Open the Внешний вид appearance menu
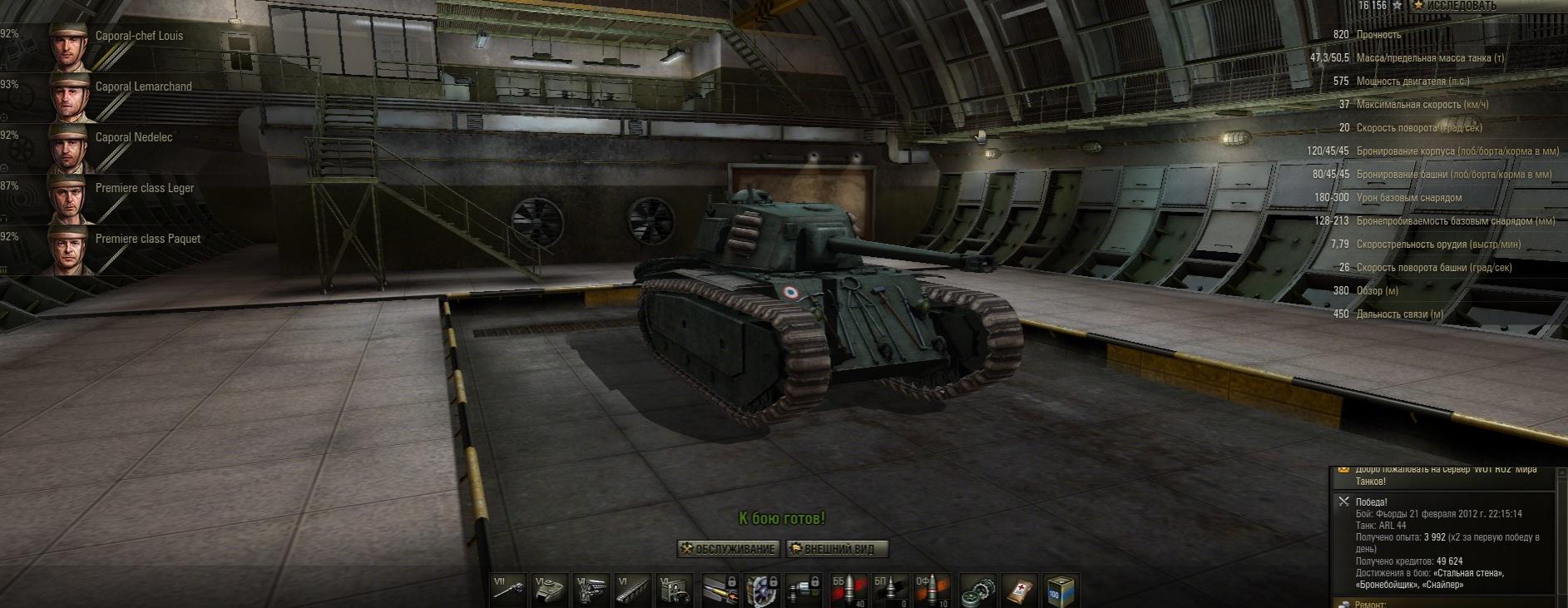This screenshot has height=608, width=1568. [x=837, y=549]
